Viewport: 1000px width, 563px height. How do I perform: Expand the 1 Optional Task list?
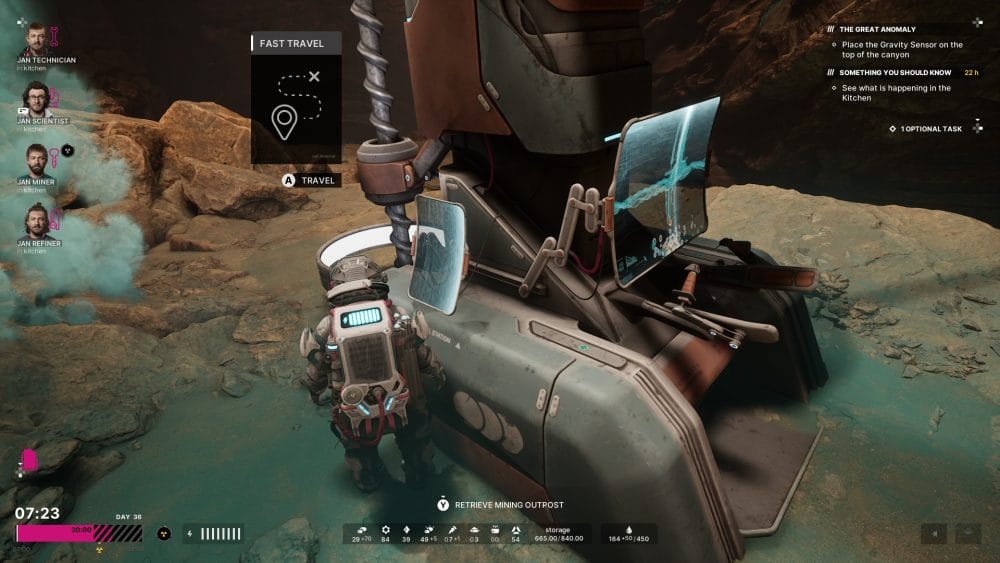[x=930, y=129]
